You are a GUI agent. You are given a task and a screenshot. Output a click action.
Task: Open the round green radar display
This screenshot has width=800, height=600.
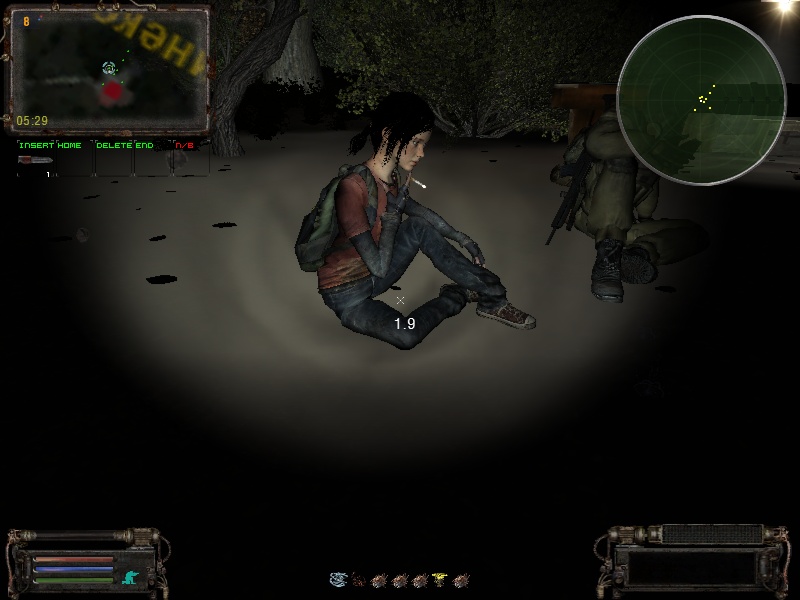700,98
